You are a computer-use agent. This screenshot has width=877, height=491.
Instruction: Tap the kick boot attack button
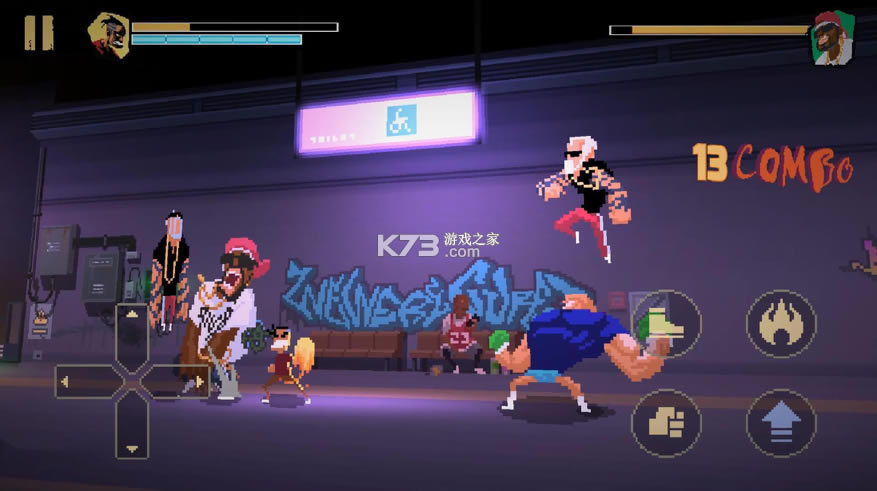click(666, 324)
